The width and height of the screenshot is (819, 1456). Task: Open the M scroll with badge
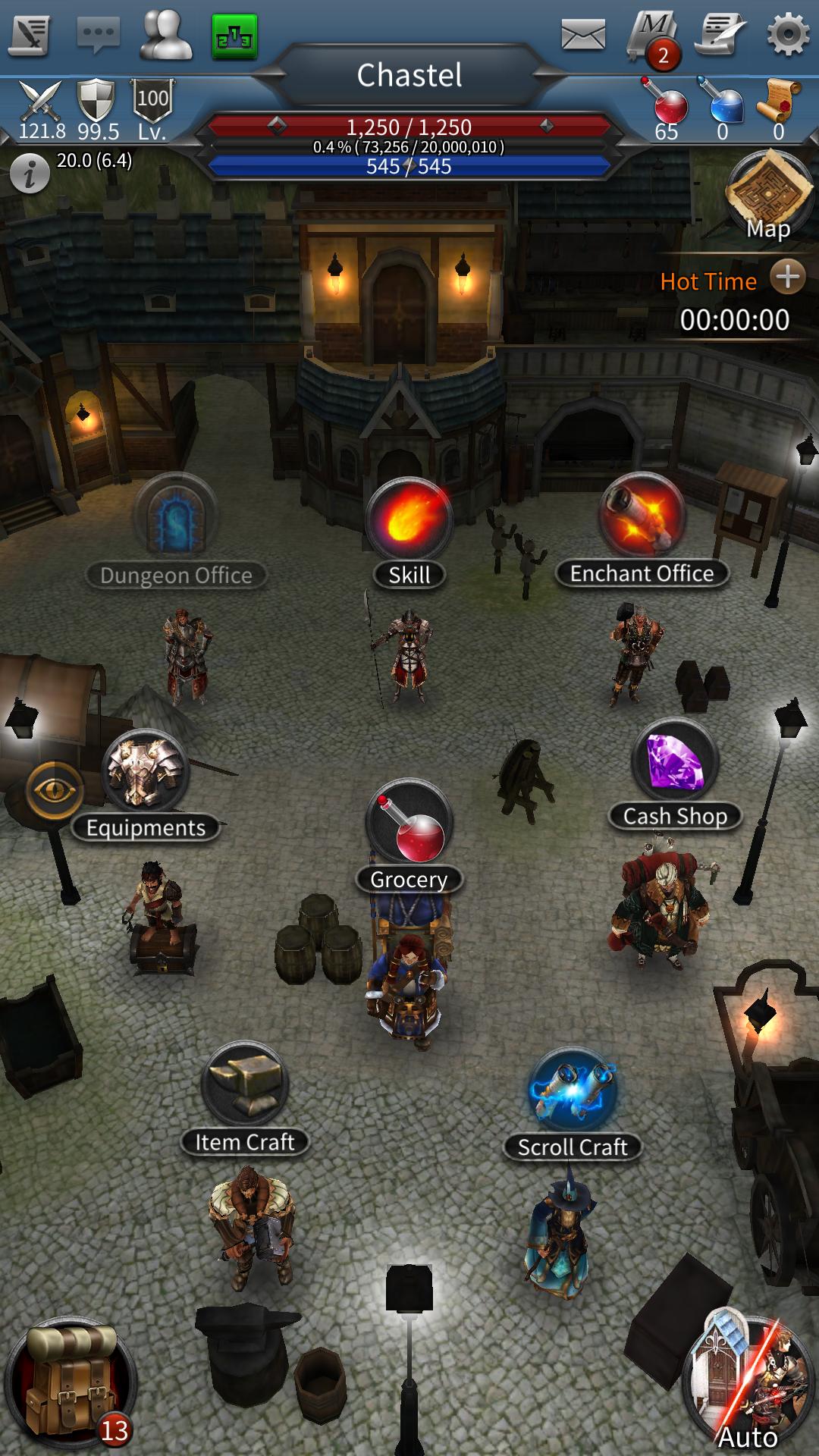(x=654, y=38)
